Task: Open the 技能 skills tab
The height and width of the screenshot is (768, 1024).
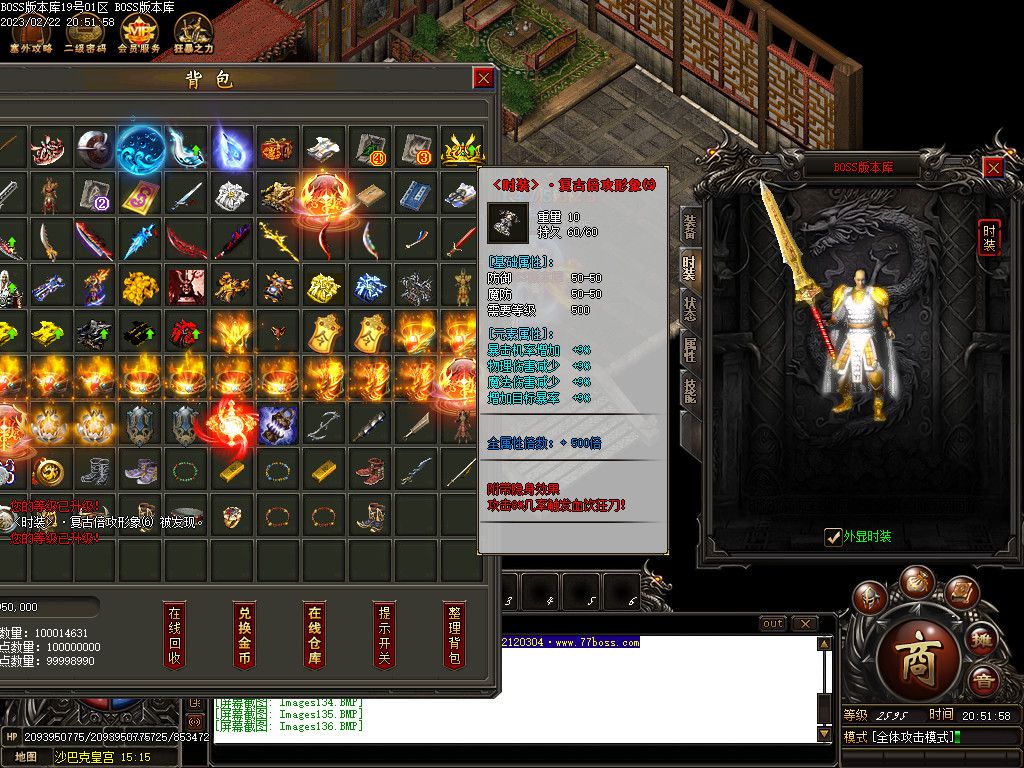Action: click(x=689, y=390)
